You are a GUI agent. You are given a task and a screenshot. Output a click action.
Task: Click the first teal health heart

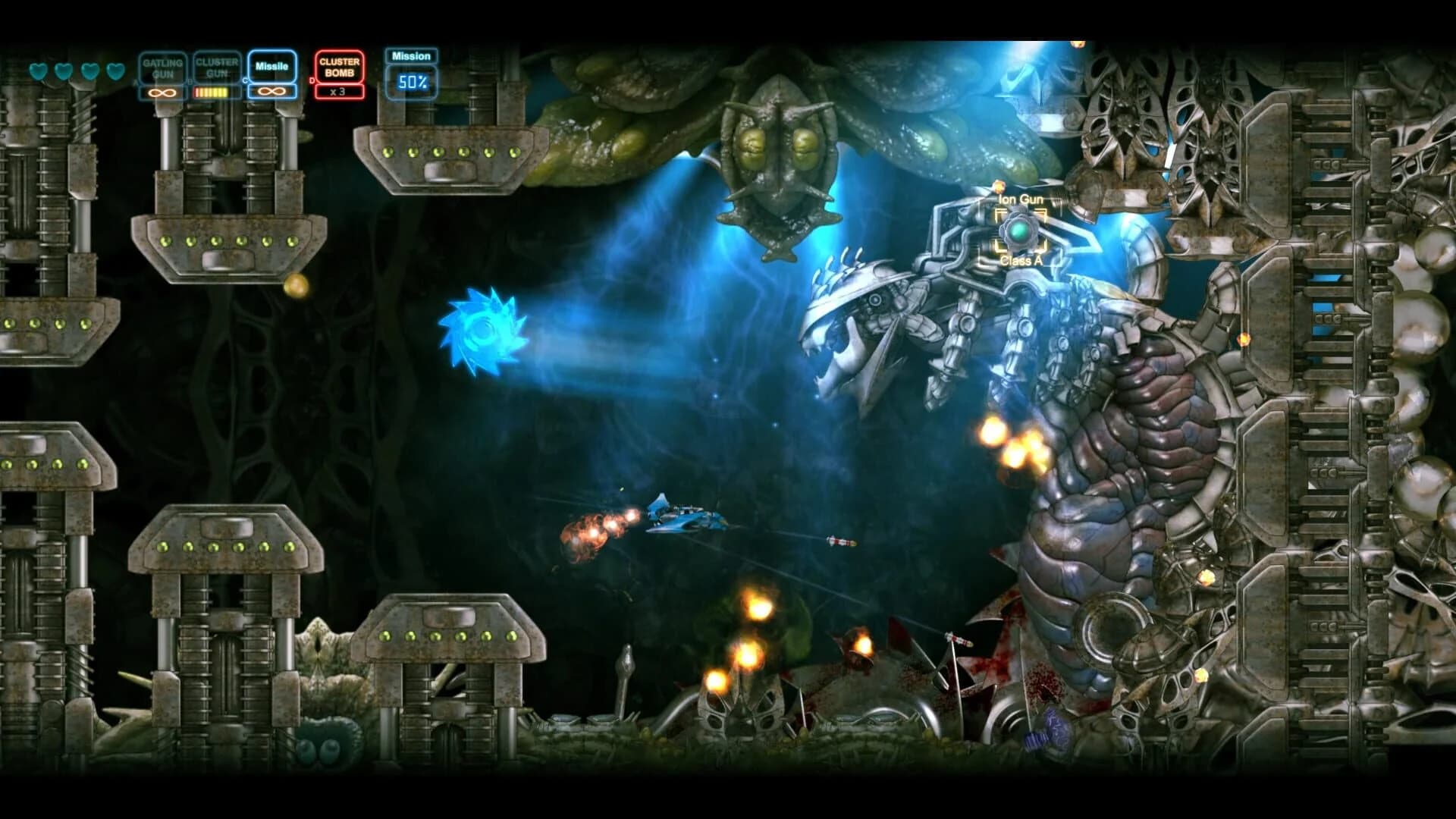40,71
